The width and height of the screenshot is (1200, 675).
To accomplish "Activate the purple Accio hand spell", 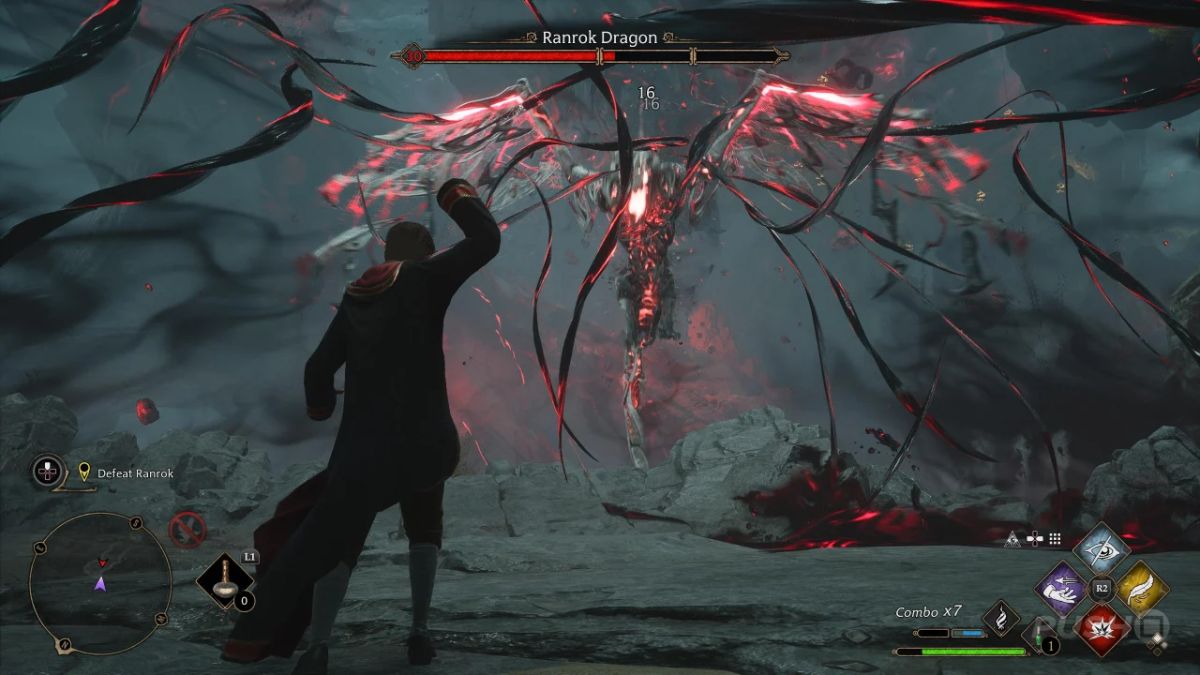I will pyautogui.click(x=1059, y=589).
